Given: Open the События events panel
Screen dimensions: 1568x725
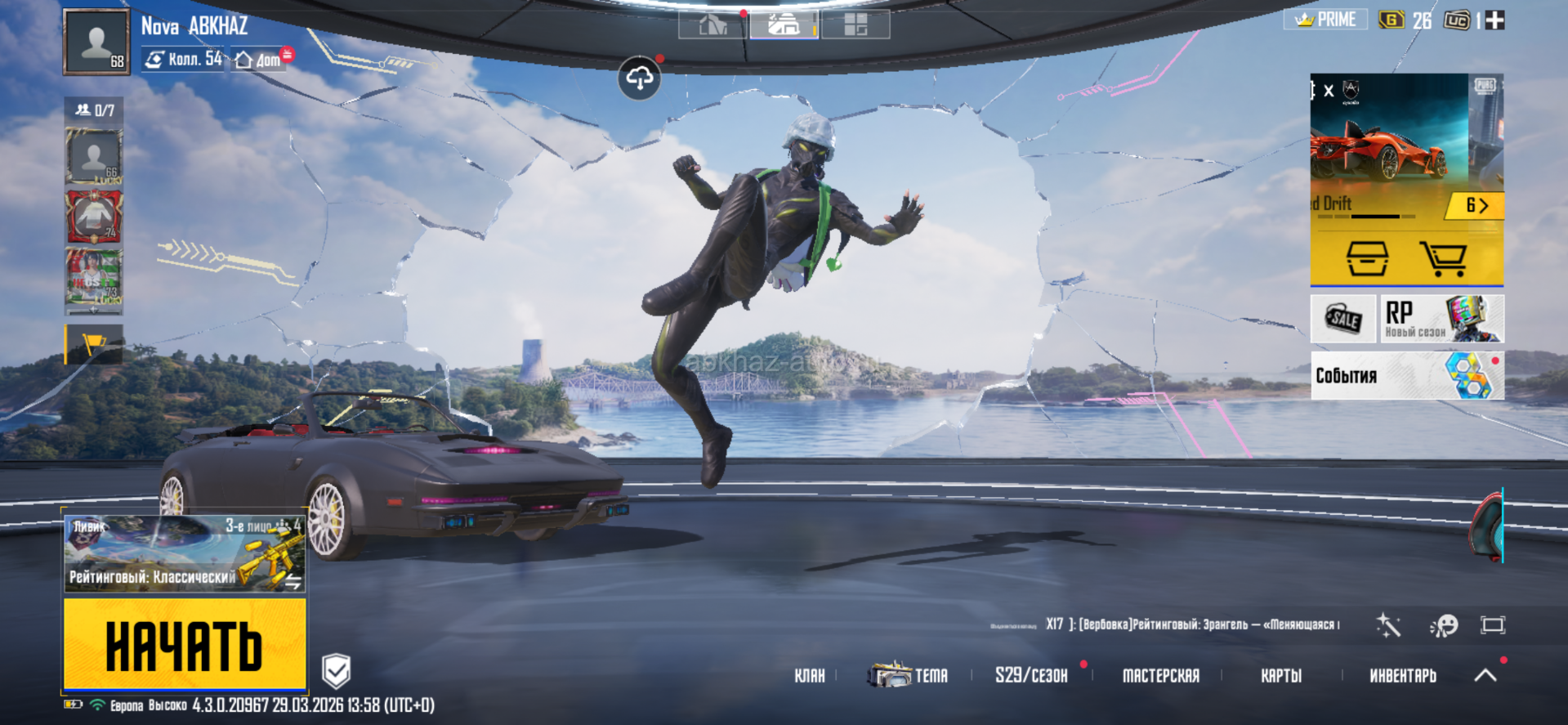Looking at the screenshot, I should click(x=1406, y=375).
